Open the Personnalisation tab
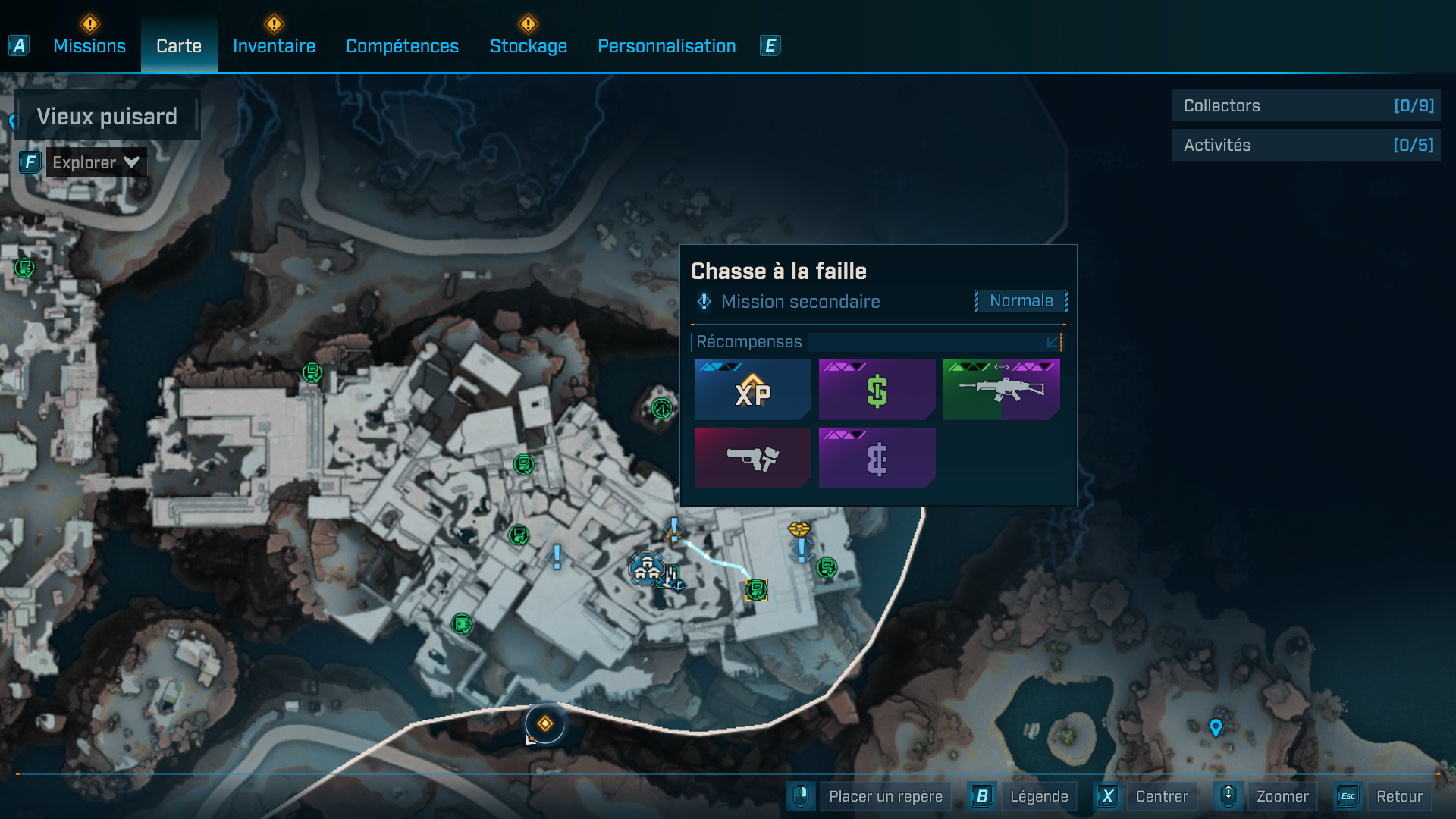 point(667,46)
